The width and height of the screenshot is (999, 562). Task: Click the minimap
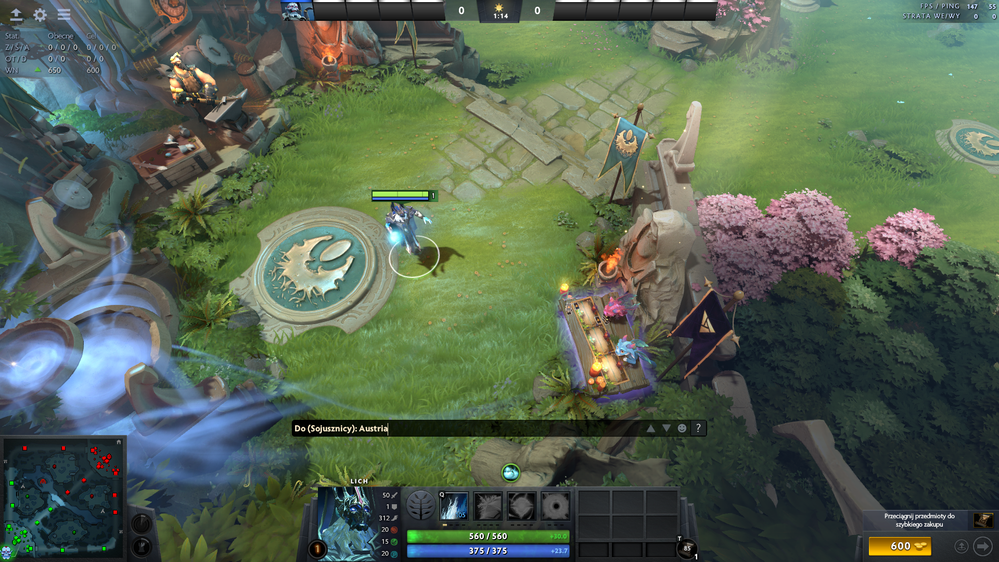click(x=63, y=498)
